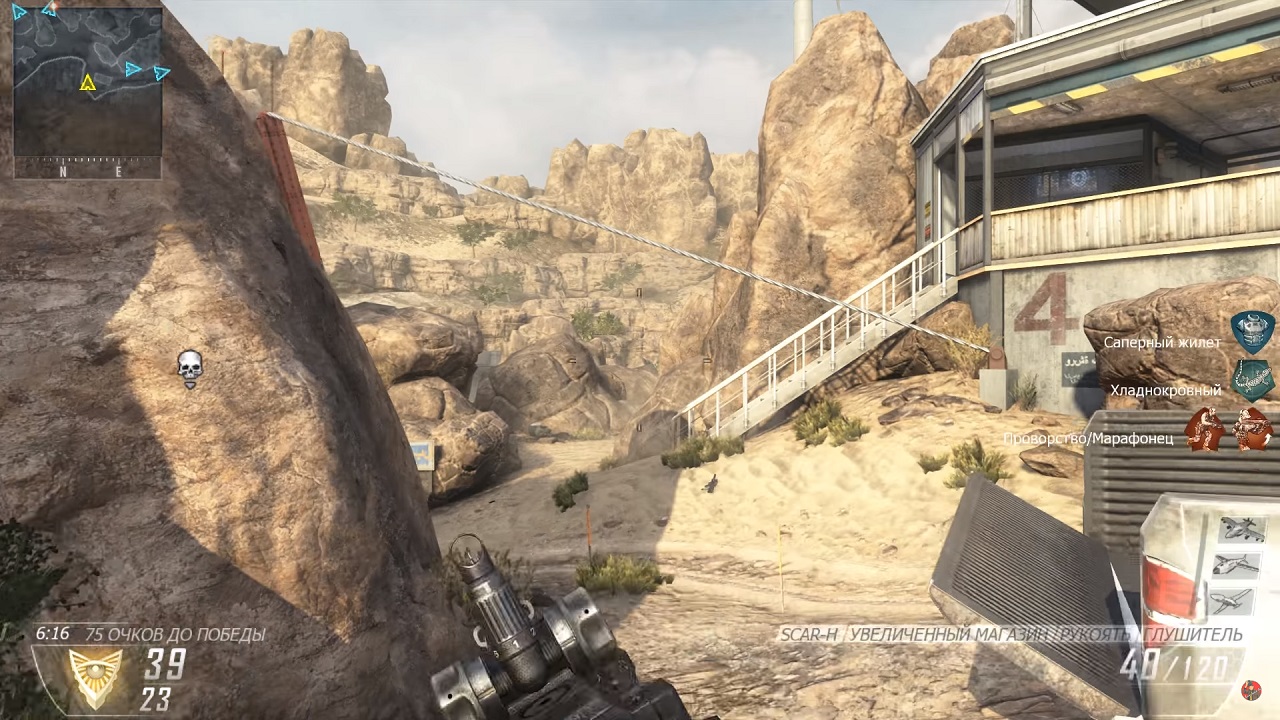Click the minimap in the corner
The height and width of the screenshot is (720, 1280).
point(88,82)
